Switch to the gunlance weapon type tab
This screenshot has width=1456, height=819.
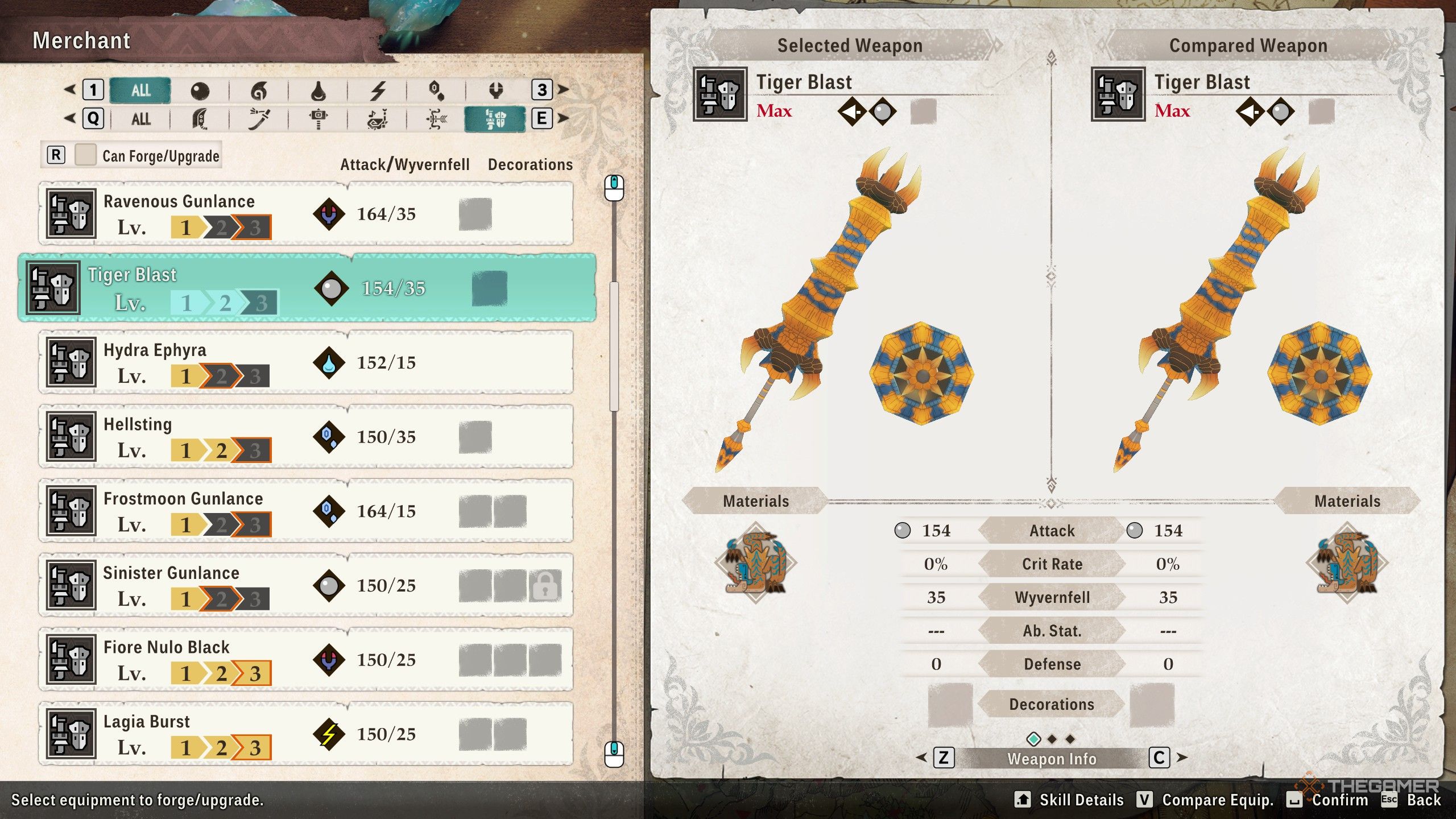coord(495,119)
